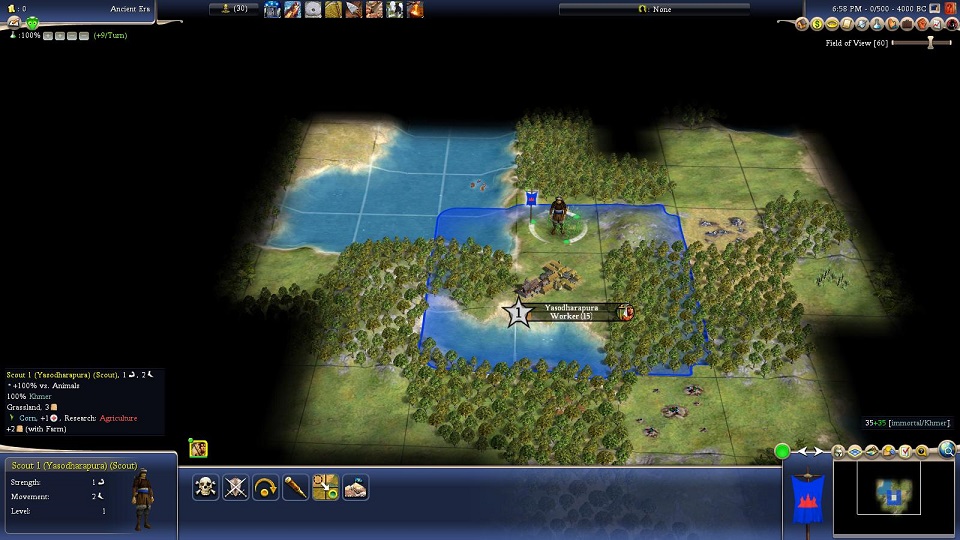
Task: Fortify the scout with the crossed-swords shield icon
Action: tap(236, 487)
